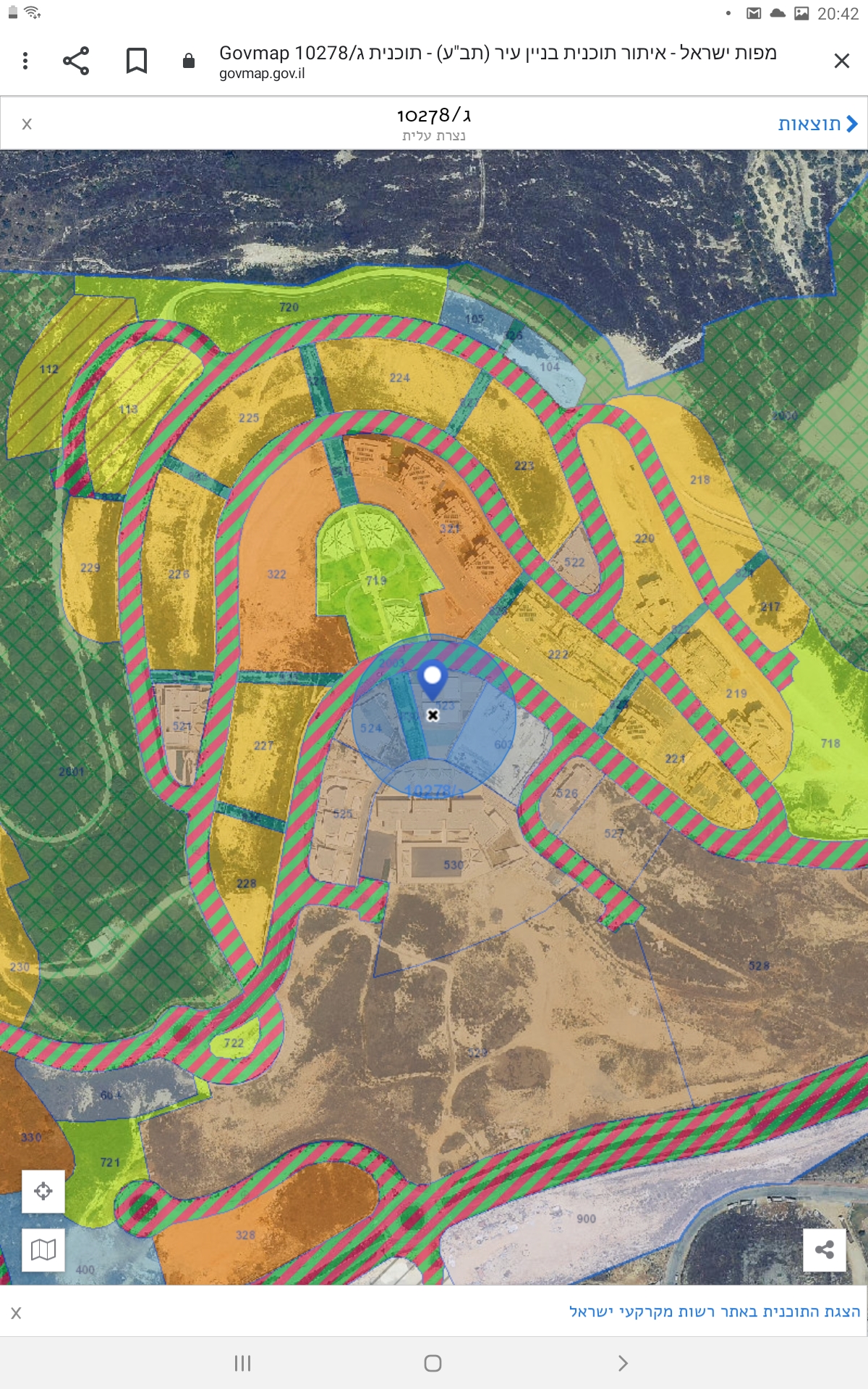The height and width of the screenshot is (1389, 868).
Task: Open the browser three-dot menu
Action: (25, 61)
